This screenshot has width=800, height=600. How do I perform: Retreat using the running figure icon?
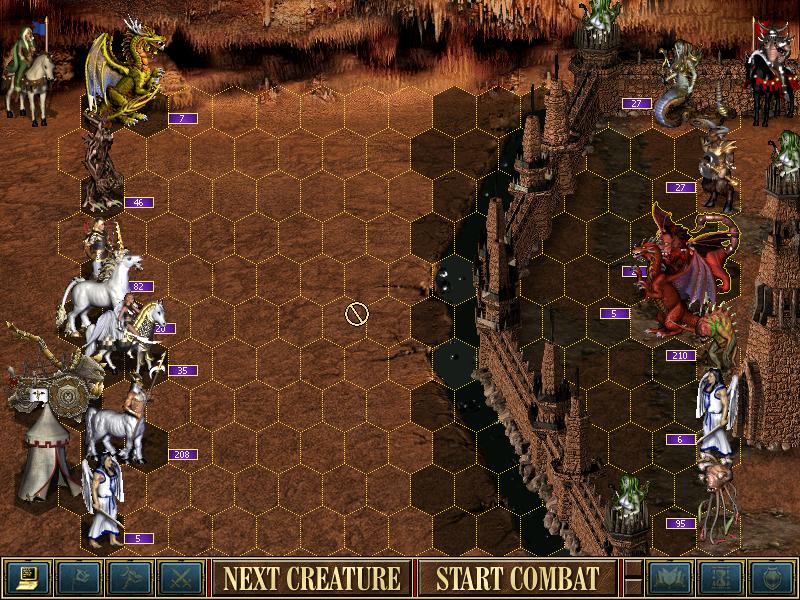click(x=130, y=578)
